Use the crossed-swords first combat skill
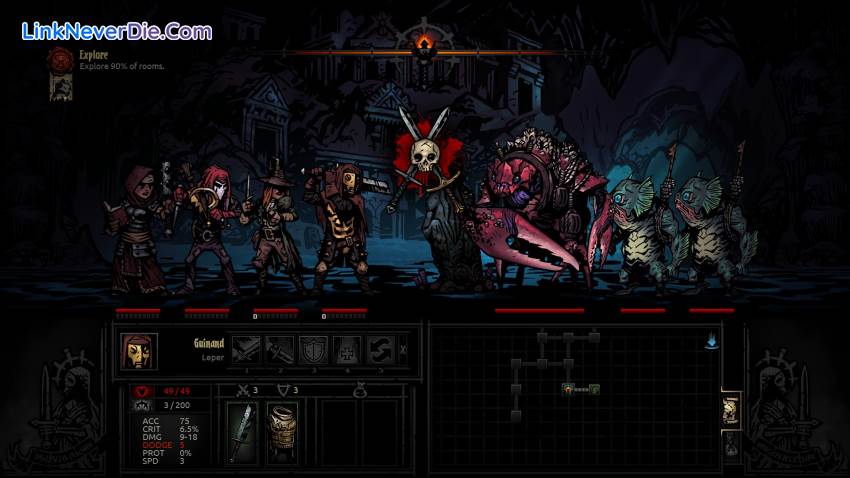Screen dimensions: 850x478 click(x=248, y=350)
